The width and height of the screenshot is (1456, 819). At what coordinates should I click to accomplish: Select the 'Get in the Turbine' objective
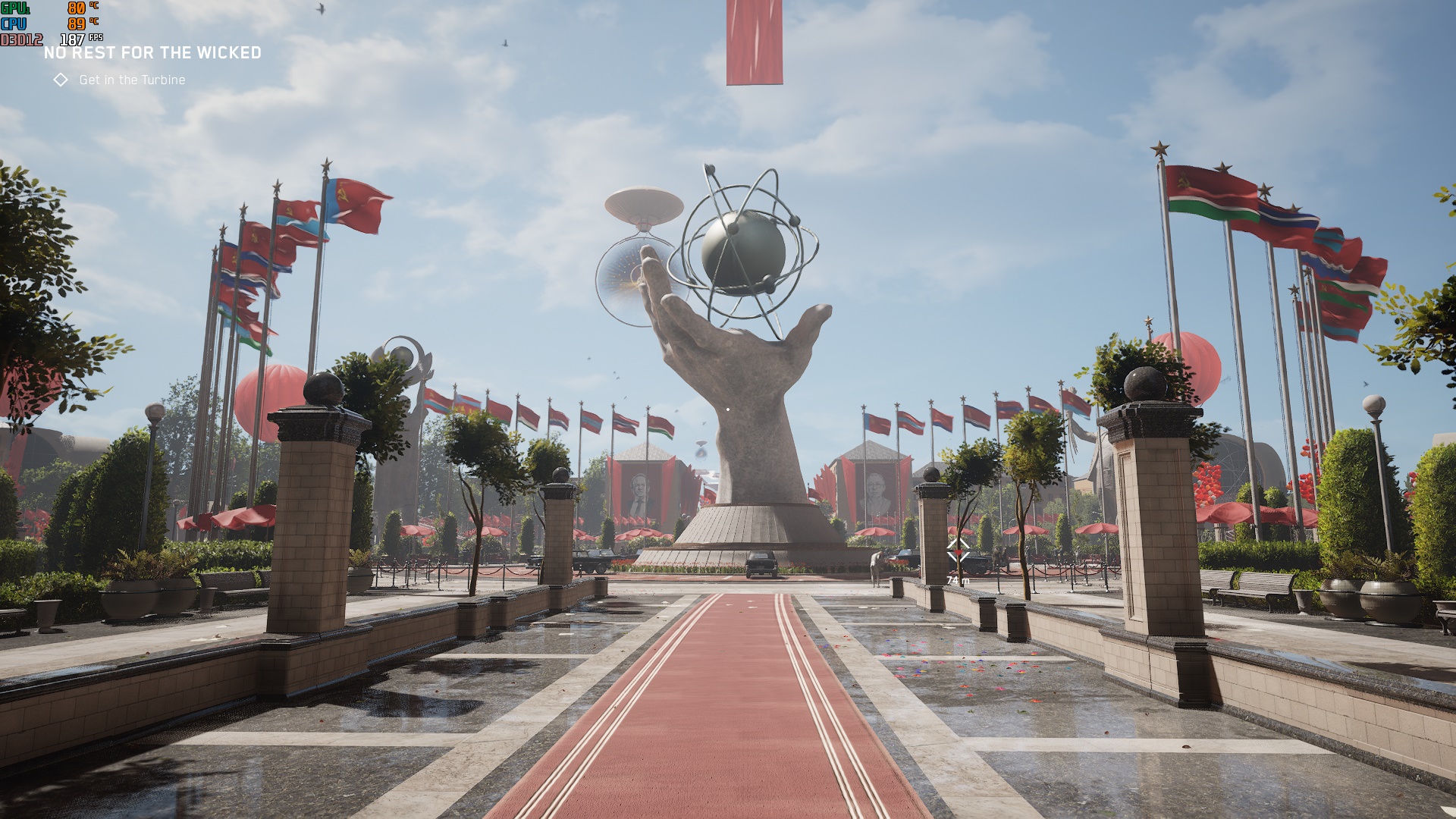[131, 80]
